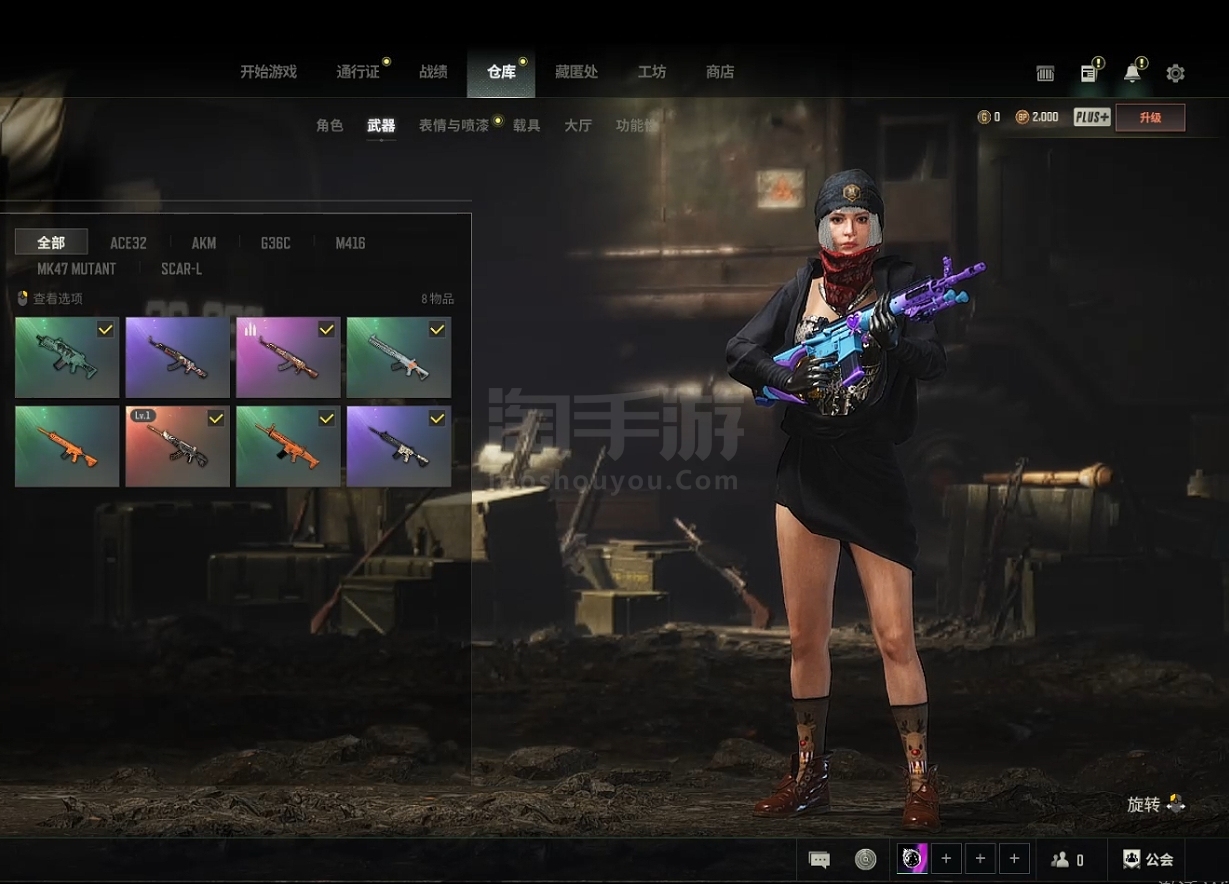
Task: Visit the 商店 store tab
Action: point(720,72)
